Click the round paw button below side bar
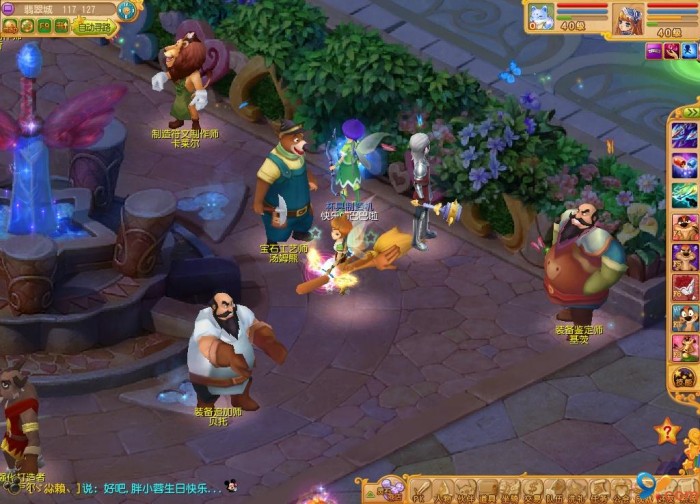 pyautogui.click(x=685, y=378)
